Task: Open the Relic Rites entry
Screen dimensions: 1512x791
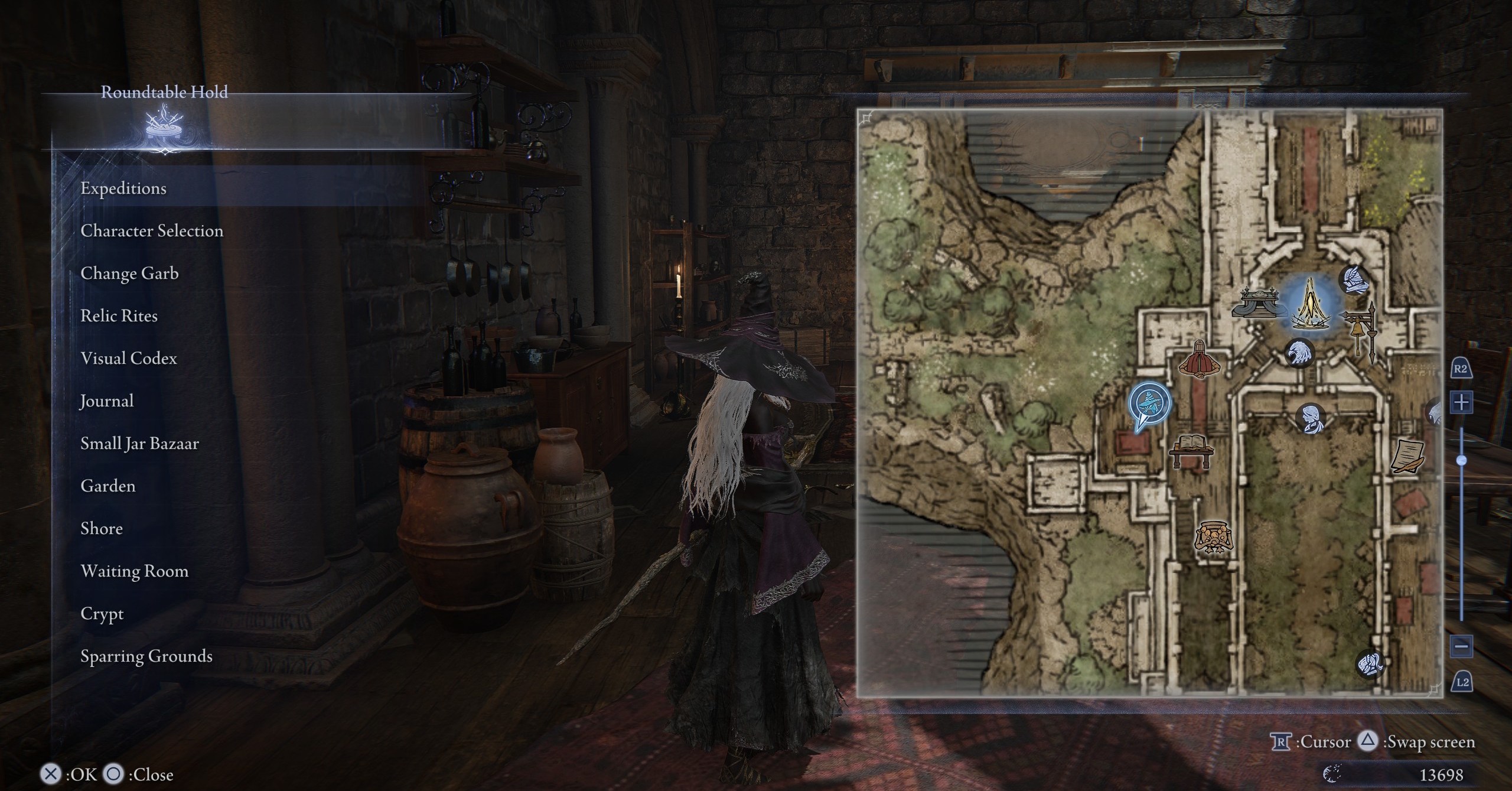Action: 119,315
